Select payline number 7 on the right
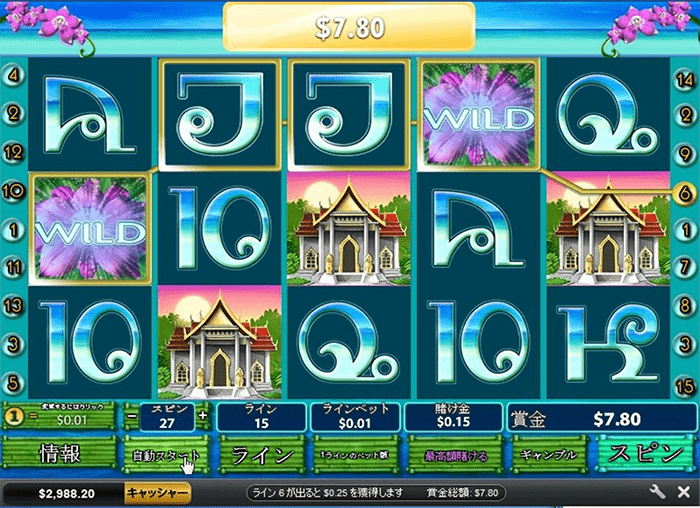The height and width of the screenshot is (508, 700). 685,268
